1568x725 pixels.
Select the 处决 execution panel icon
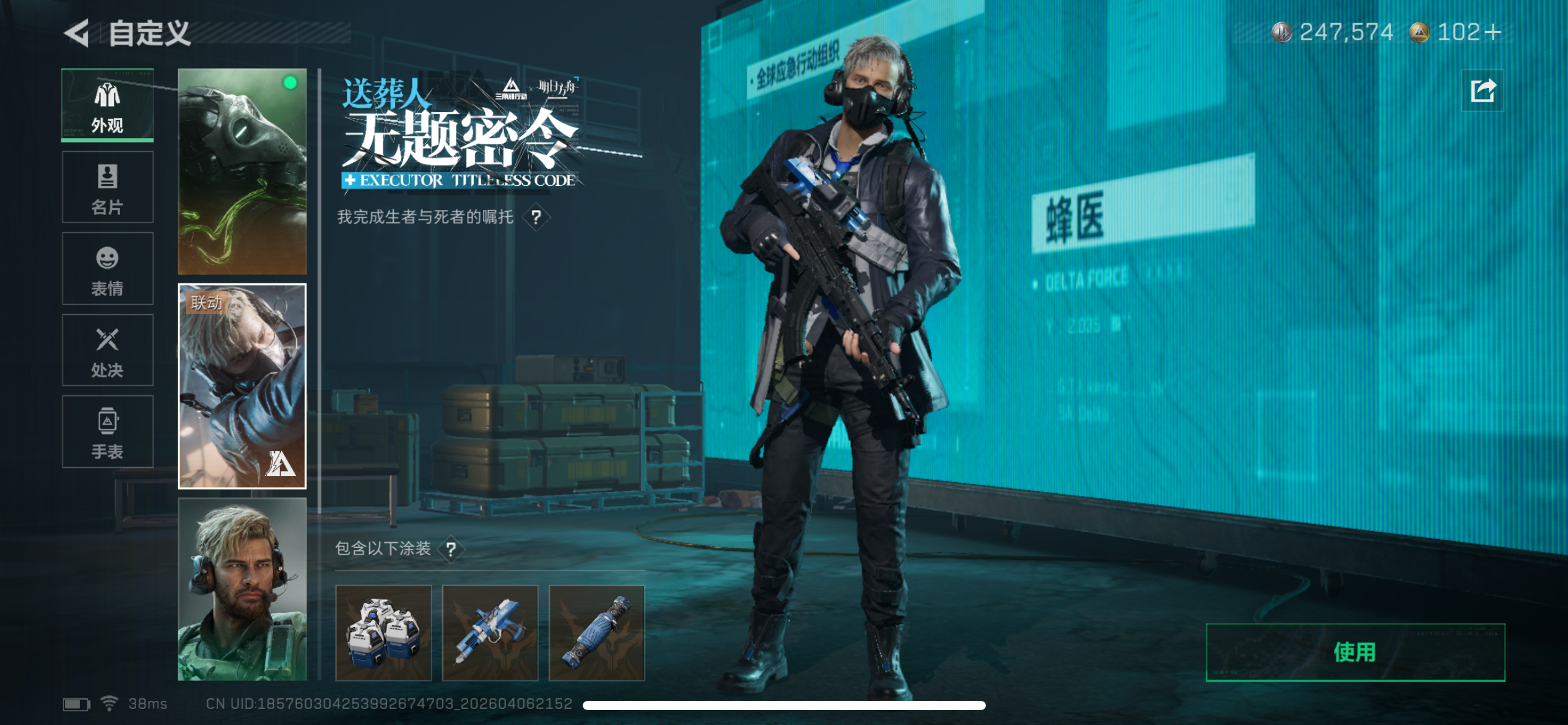(x=107, y=349)
